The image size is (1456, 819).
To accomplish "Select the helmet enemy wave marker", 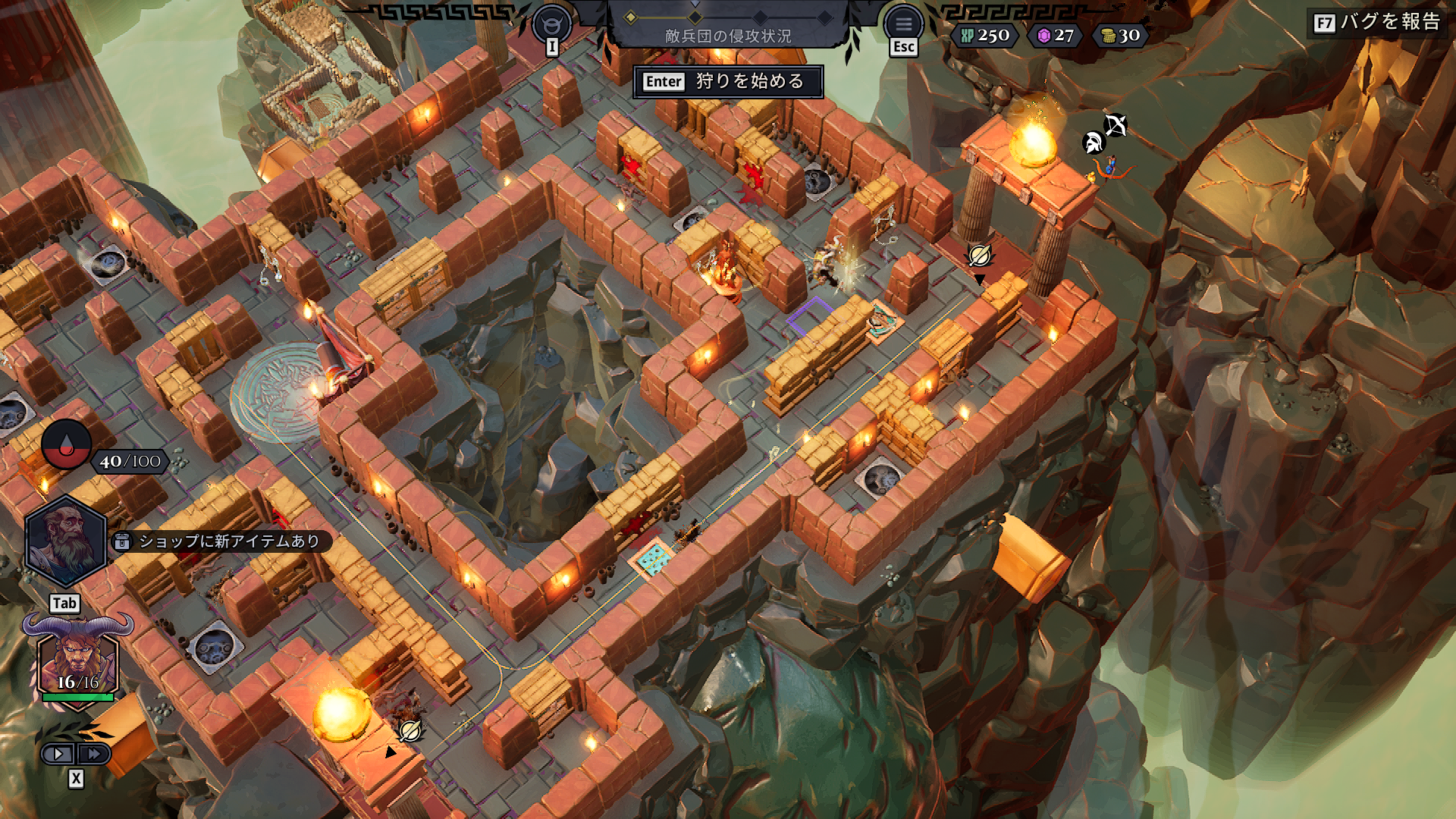I will 1093,143.
